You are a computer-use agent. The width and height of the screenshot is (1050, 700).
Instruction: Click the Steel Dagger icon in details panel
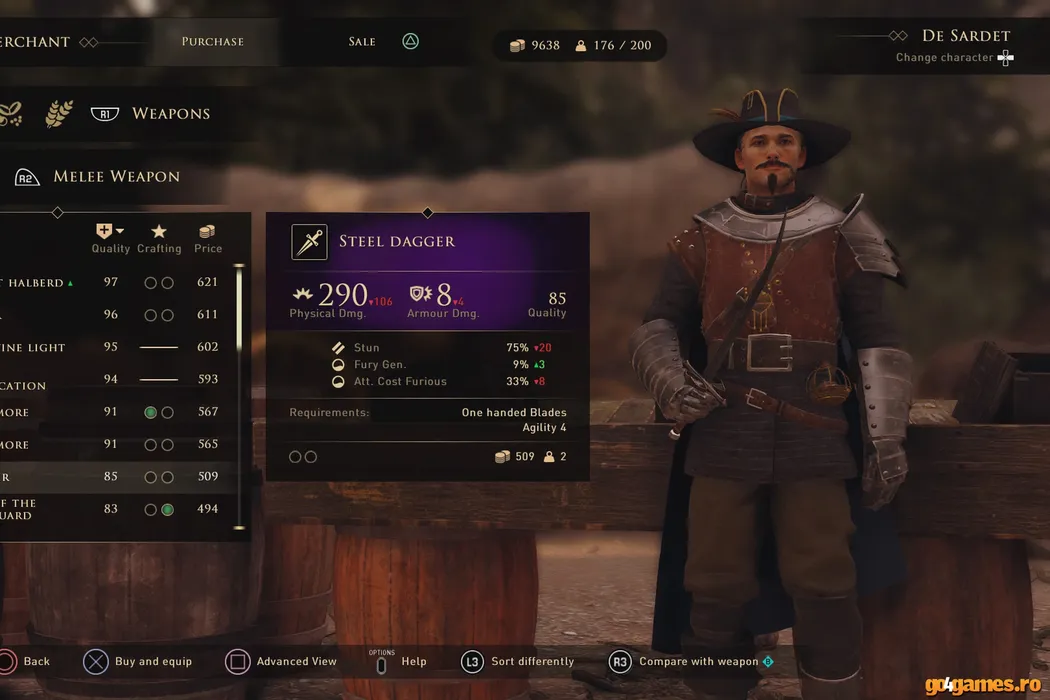tap(309, 242)
